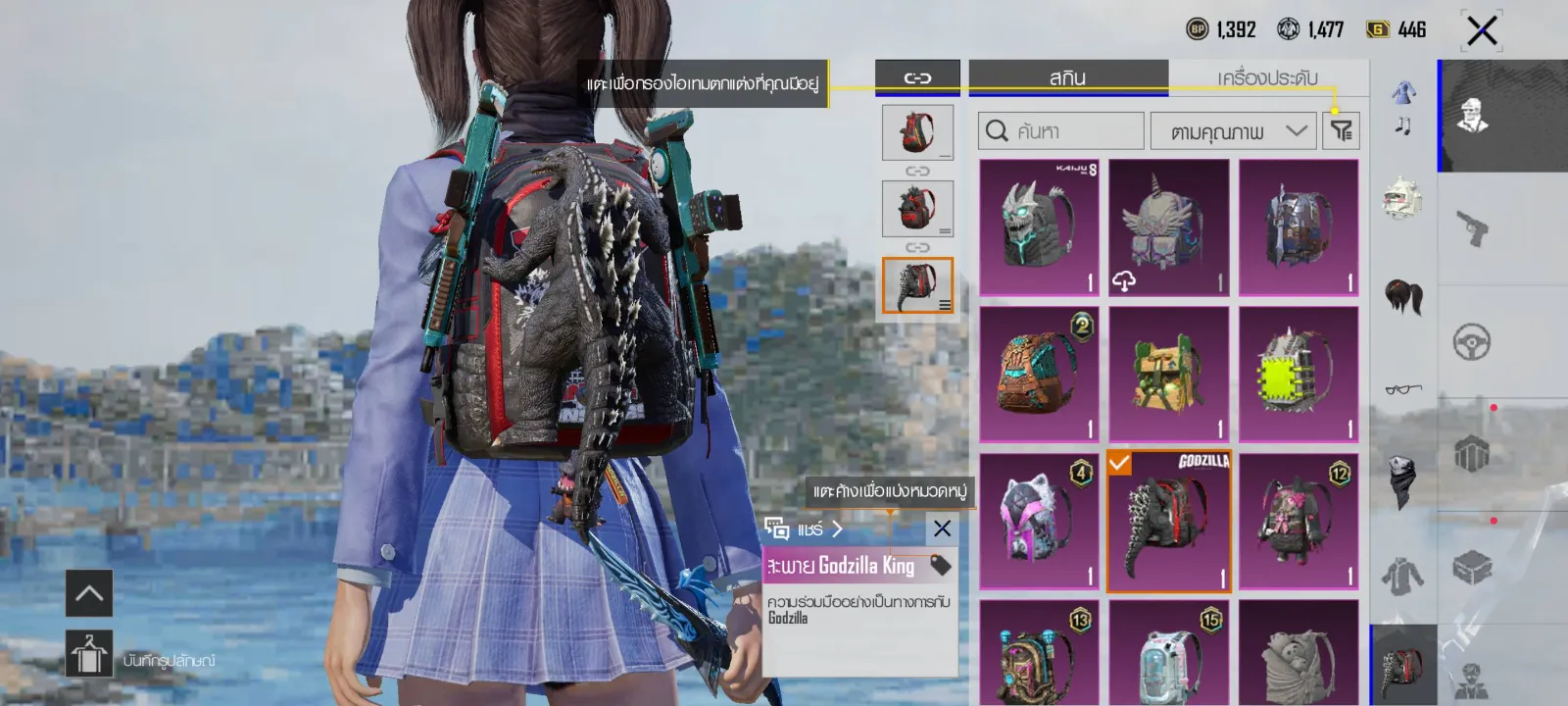This screenshot has height=706, width=1568.
Task: Collapse the panel with the up arrow
Action: 89,593
